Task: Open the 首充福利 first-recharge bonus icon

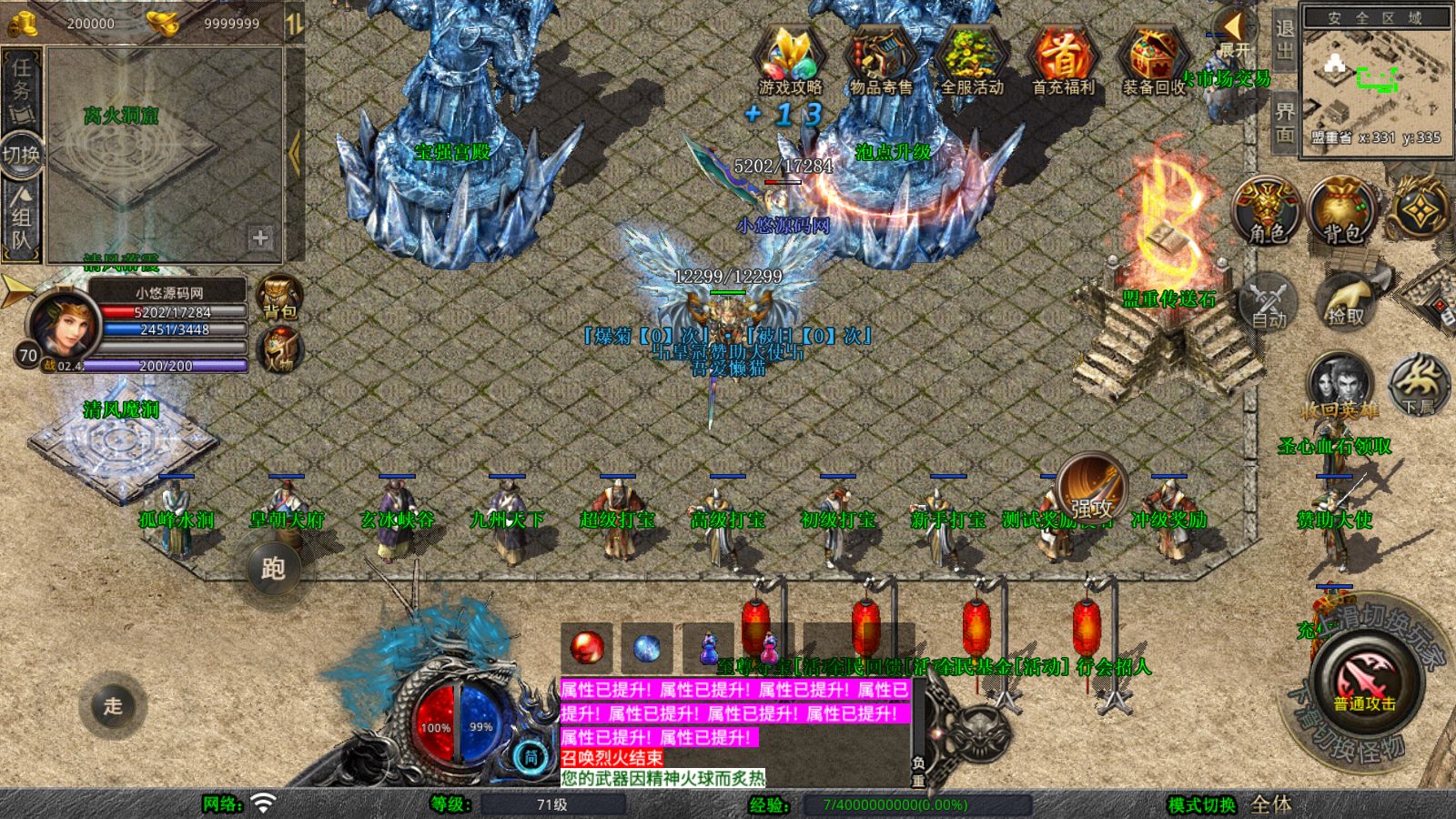Action: coord(1062,60)
